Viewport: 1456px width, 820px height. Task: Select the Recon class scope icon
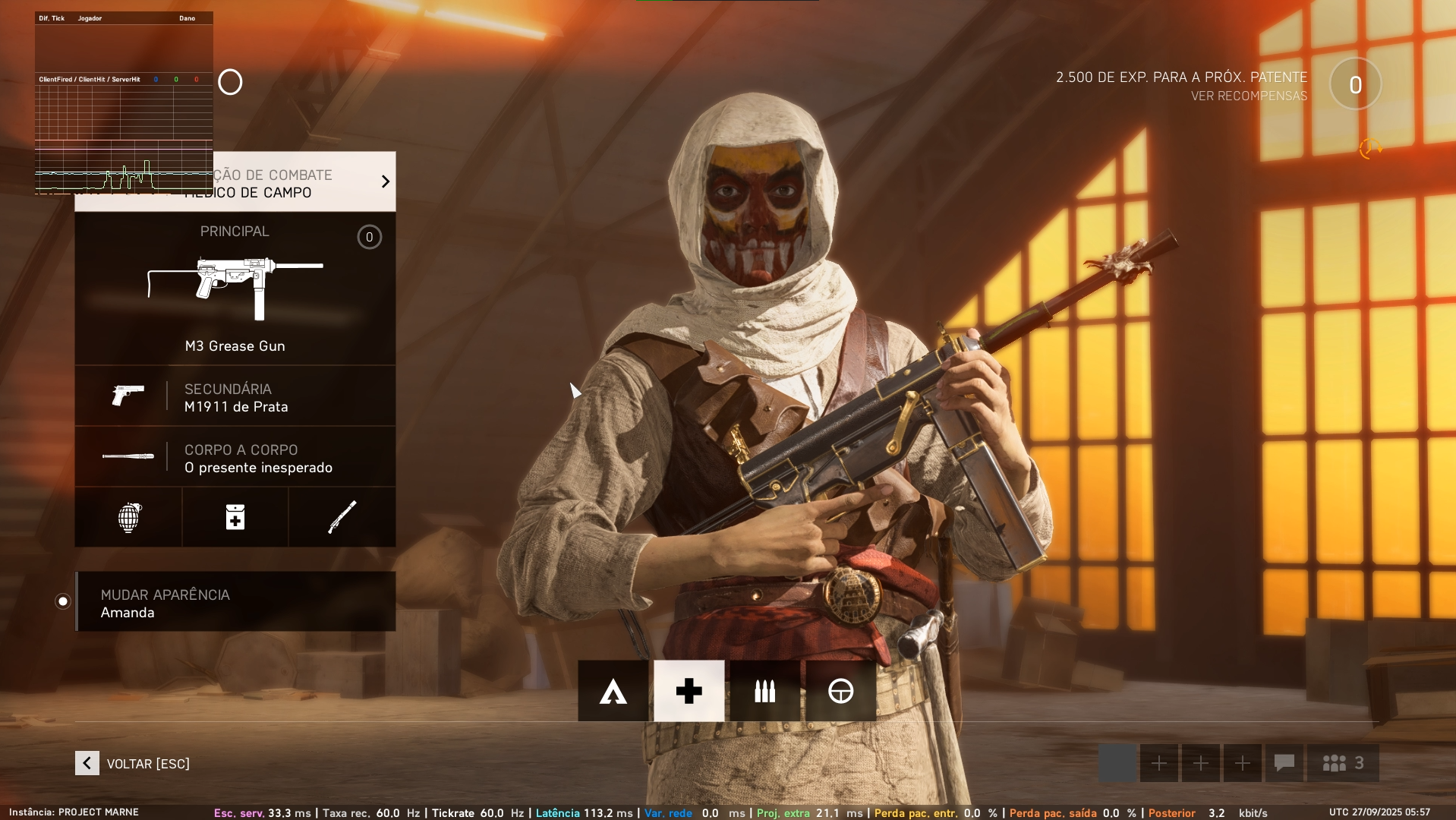[840, 691]
